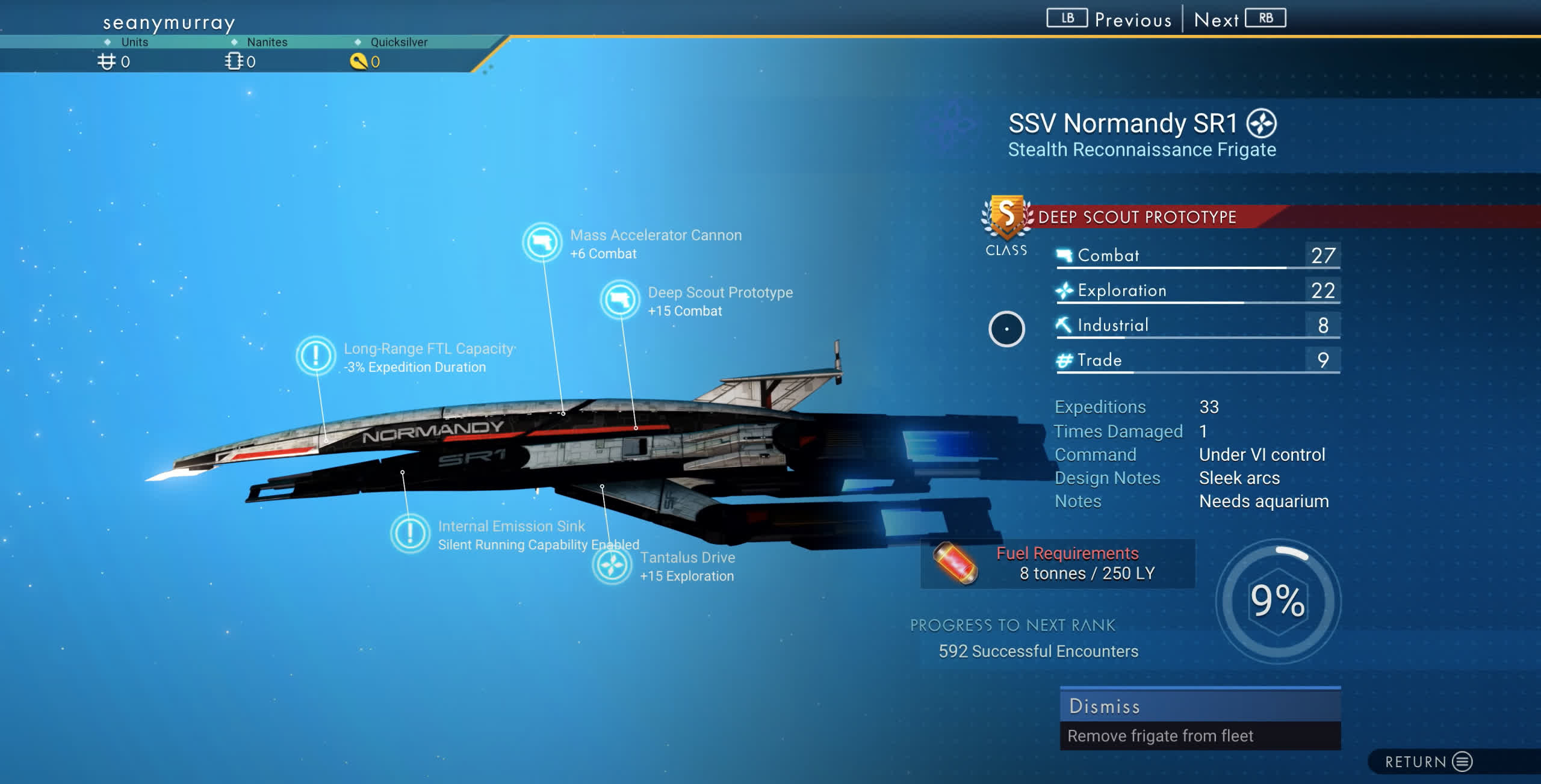Inspect the Deep Scout Prototype trait icon
The height and width of the screenshot is (784, 1541).
[619, 300]
